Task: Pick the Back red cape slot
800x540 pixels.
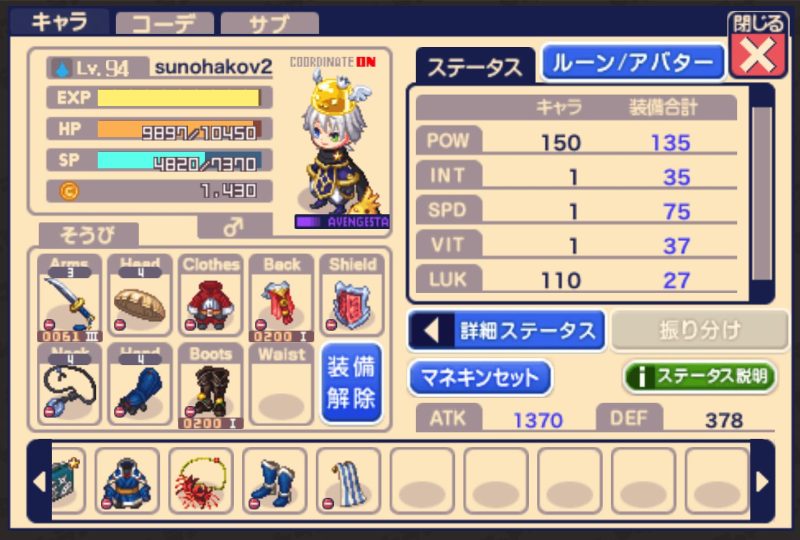Action: pos(281,297)
